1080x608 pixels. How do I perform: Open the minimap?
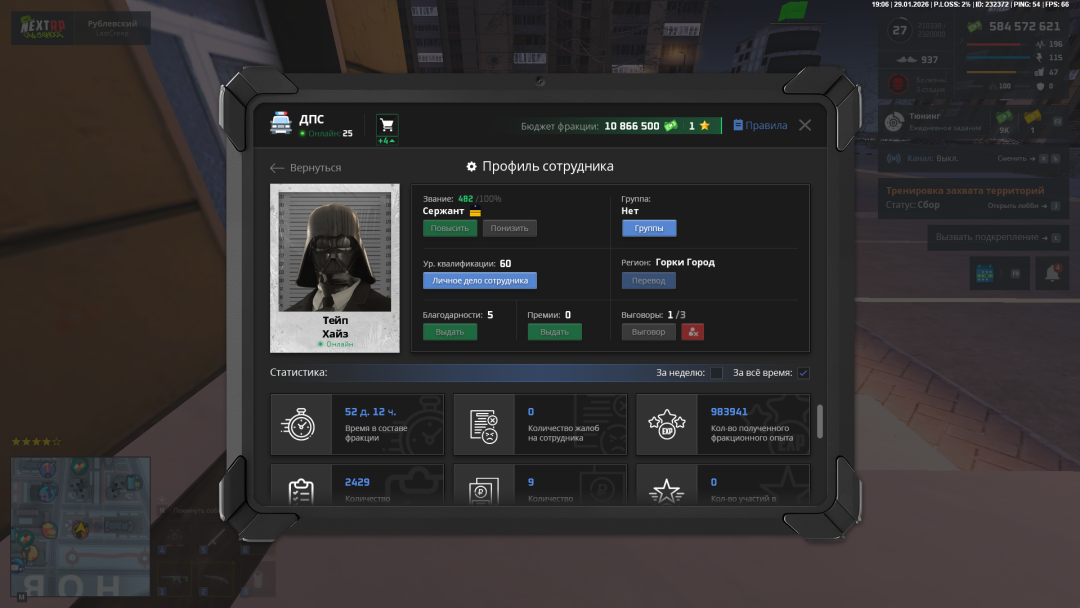tap(80, 513)
